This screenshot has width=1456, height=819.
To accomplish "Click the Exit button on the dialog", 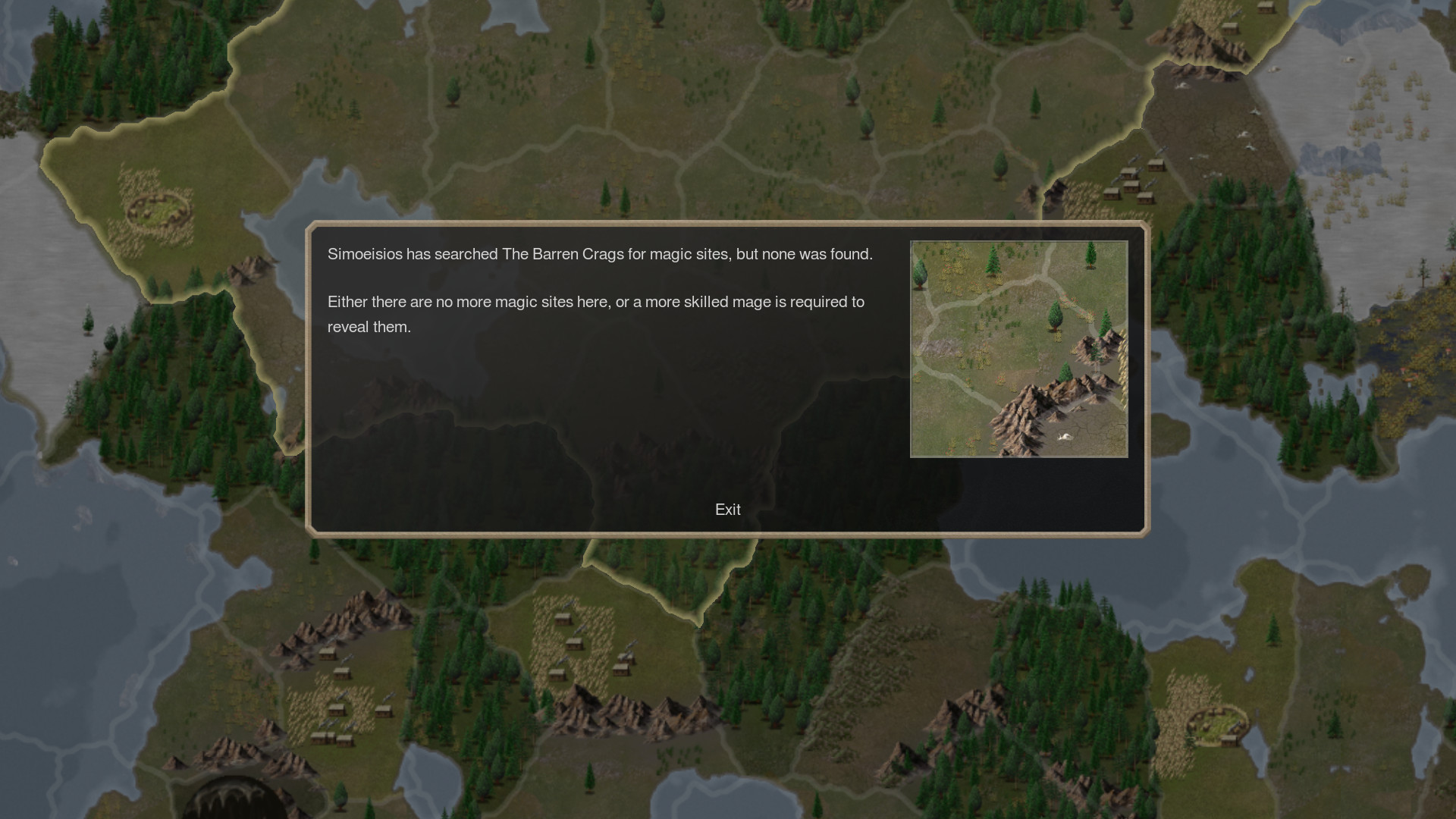I will pos(726,510).
